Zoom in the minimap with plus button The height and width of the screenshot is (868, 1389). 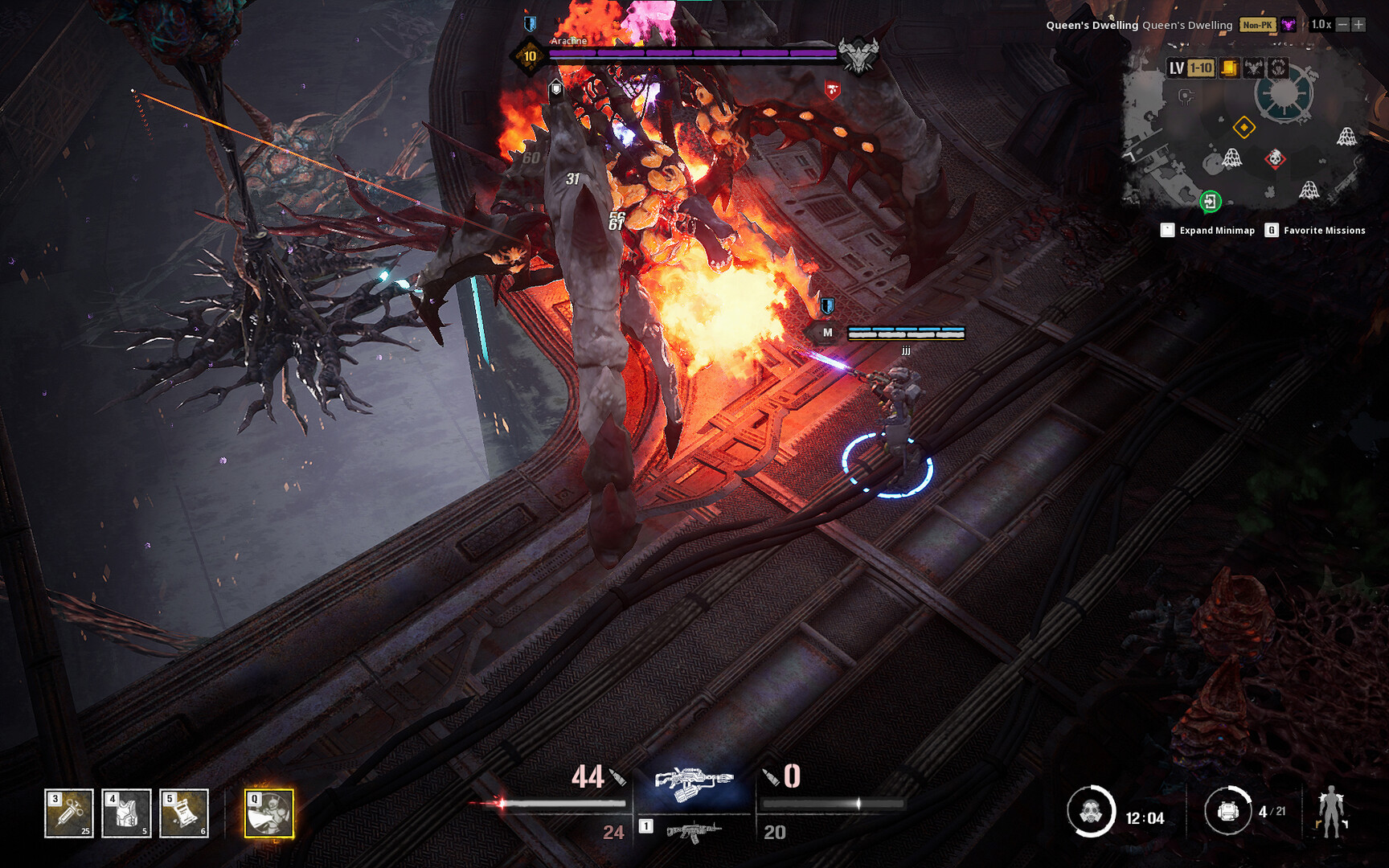click(1358, 25)
